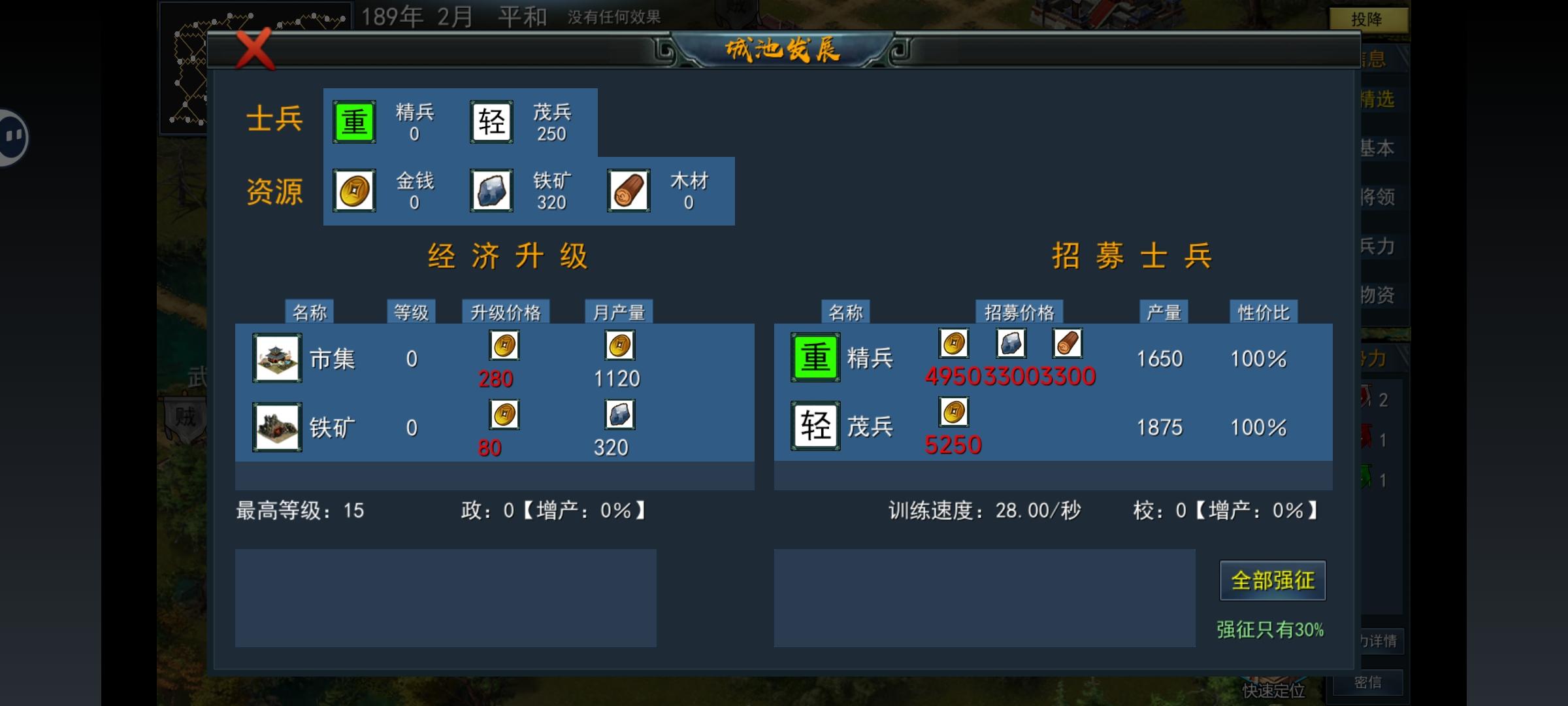The width and height of the screenshot is (1568, 706).
Task: Click the iron ore icon showing 320 in 资源 row
Action: click(491, 190)
